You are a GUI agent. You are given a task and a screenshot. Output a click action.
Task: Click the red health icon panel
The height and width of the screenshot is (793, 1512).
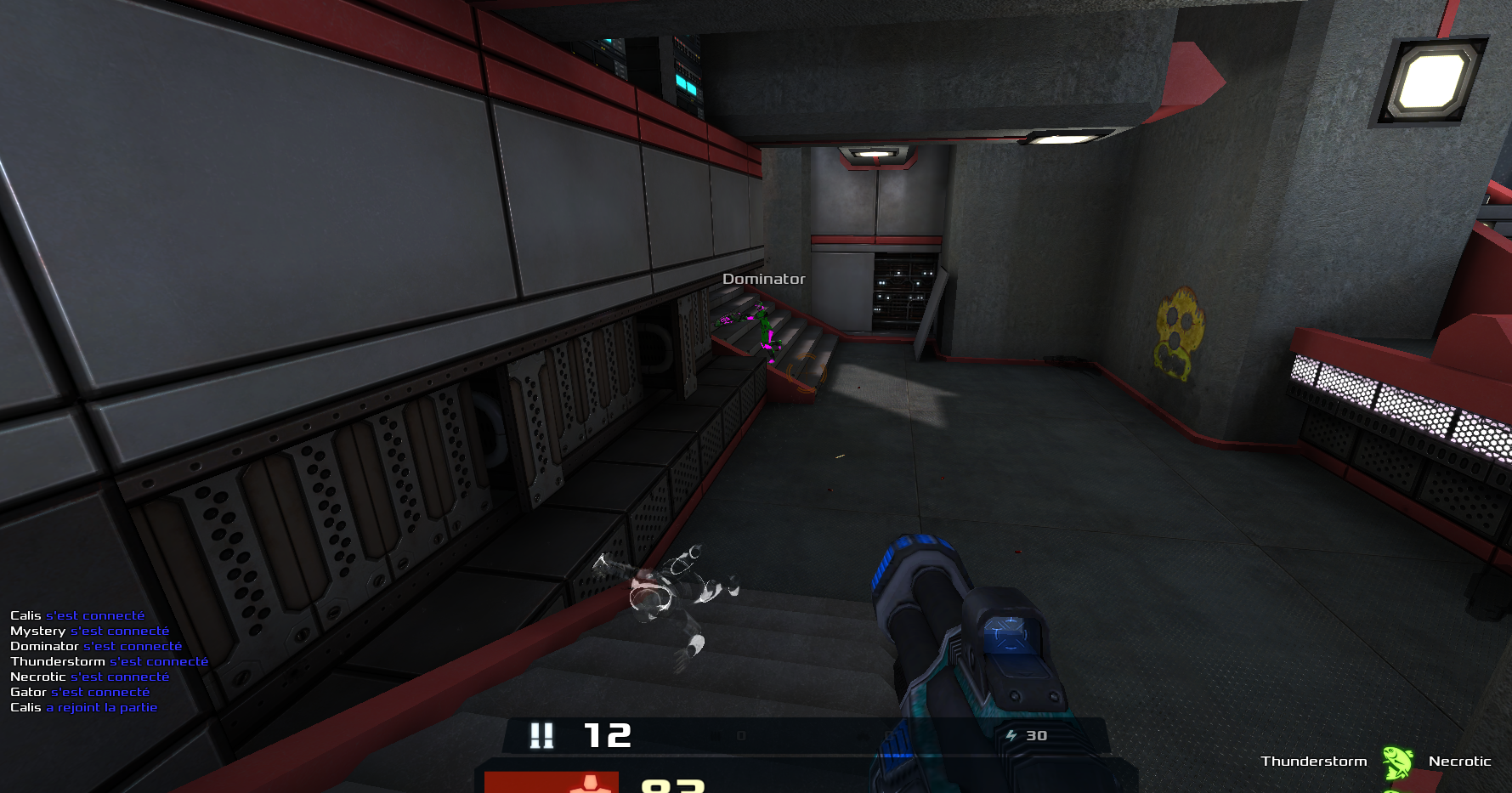click(x=552, y=782)
